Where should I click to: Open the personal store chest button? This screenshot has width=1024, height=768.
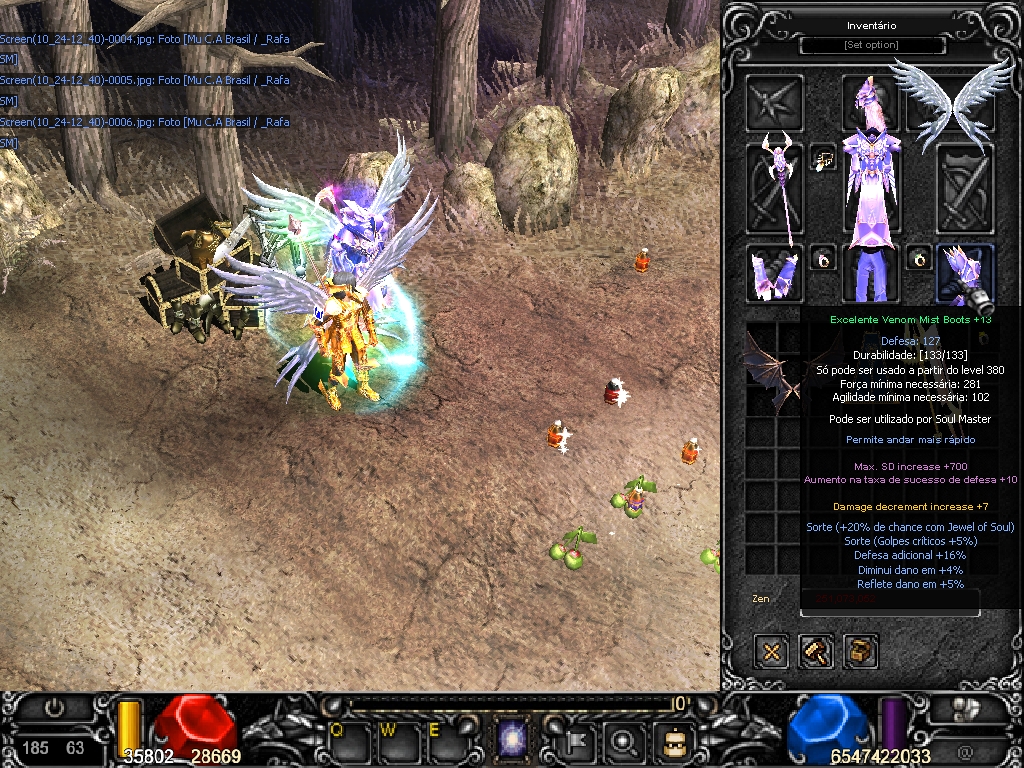click(861, 652)
